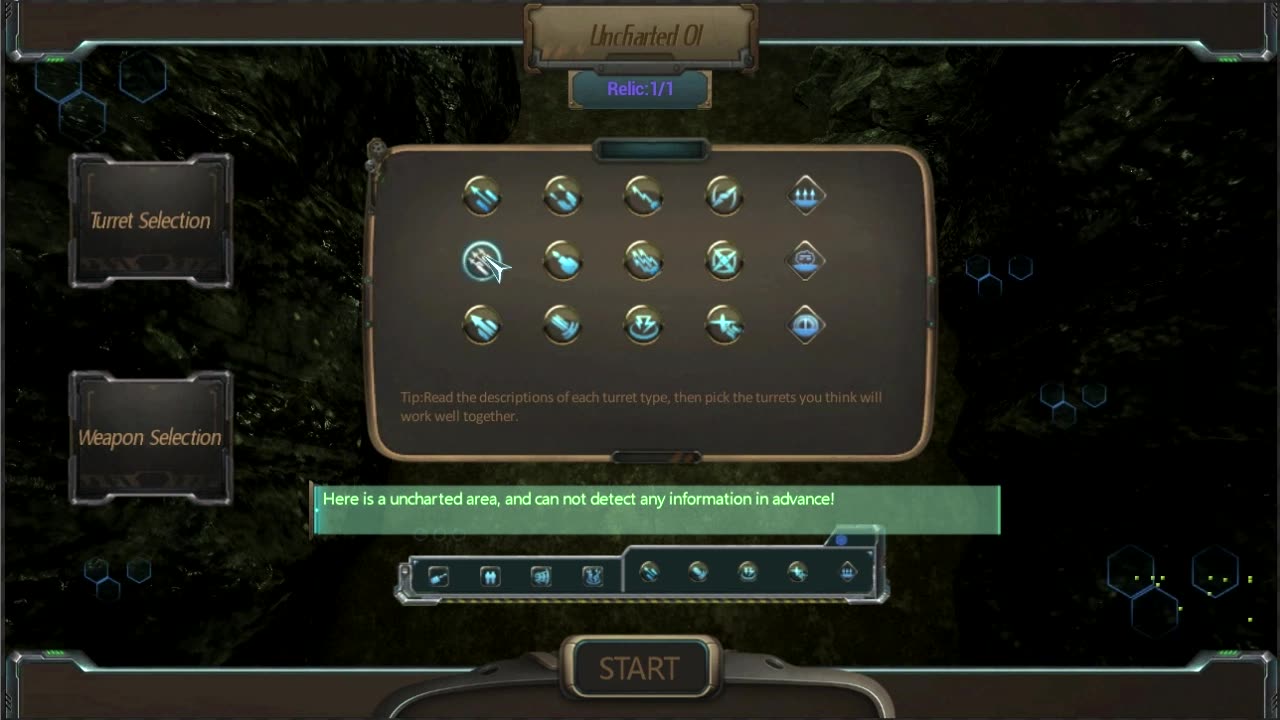Choose the twin bullets square weapon slot
Viewport: 1280px width, 720px height.
[x=490, y=576]
